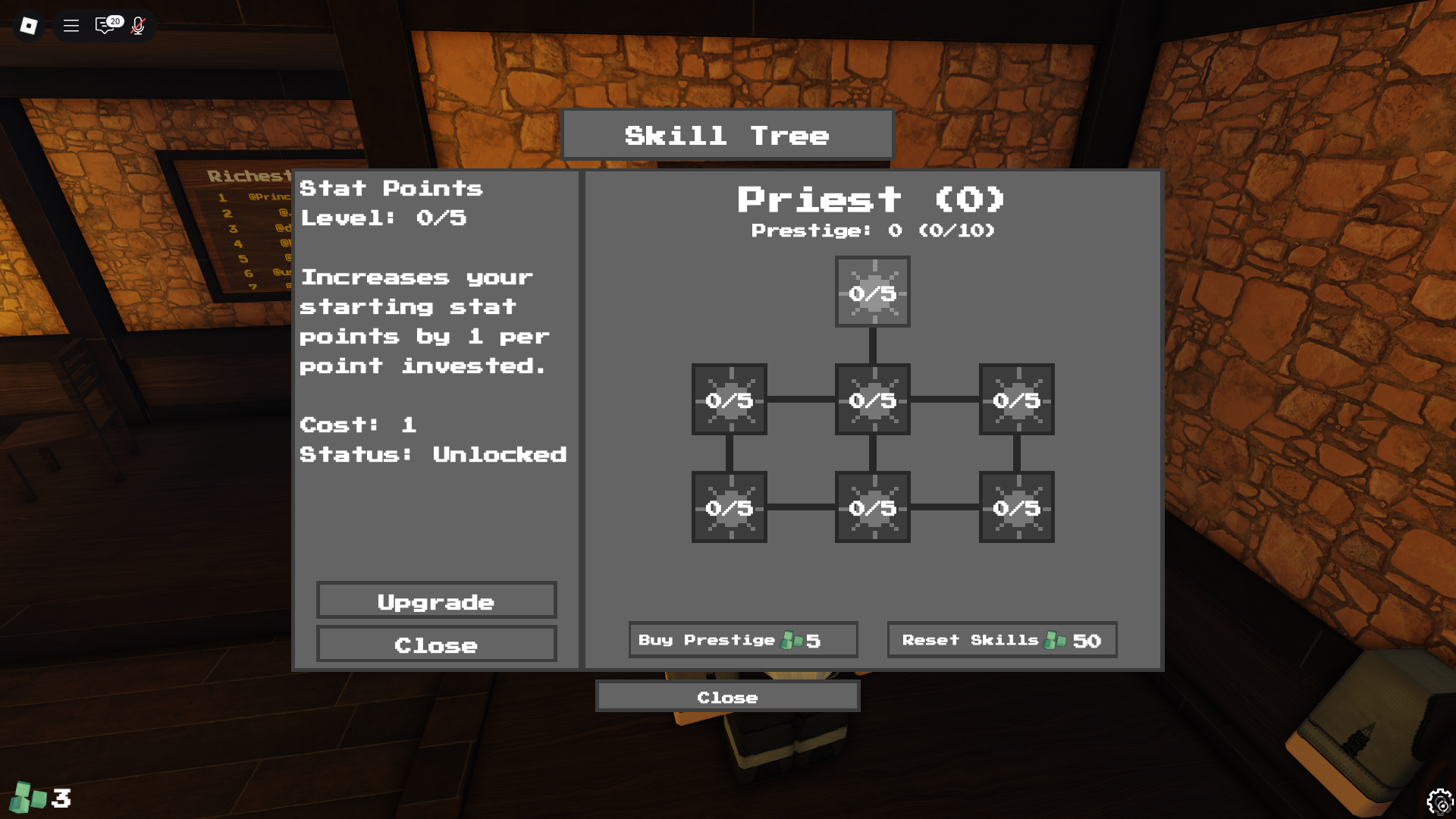
Task: Reset Skills for 50 currency
Action: [1001, 639]
